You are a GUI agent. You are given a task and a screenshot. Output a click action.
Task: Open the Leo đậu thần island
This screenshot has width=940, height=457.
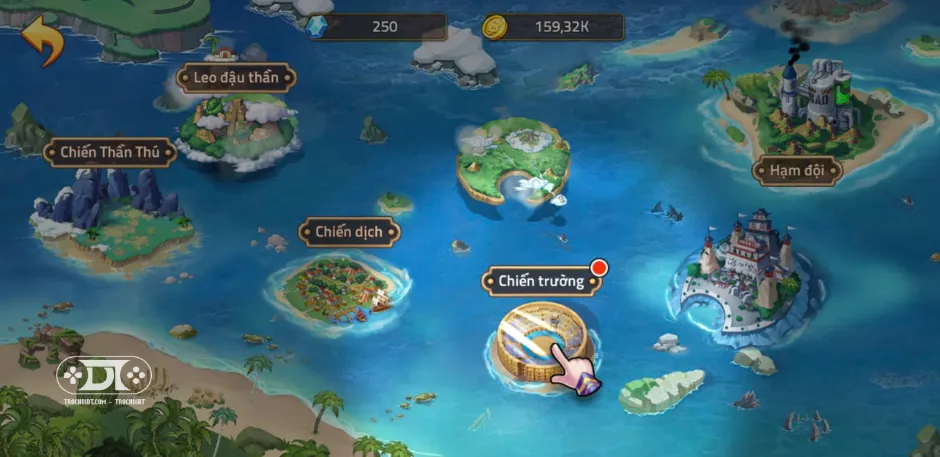pos(236,128)
